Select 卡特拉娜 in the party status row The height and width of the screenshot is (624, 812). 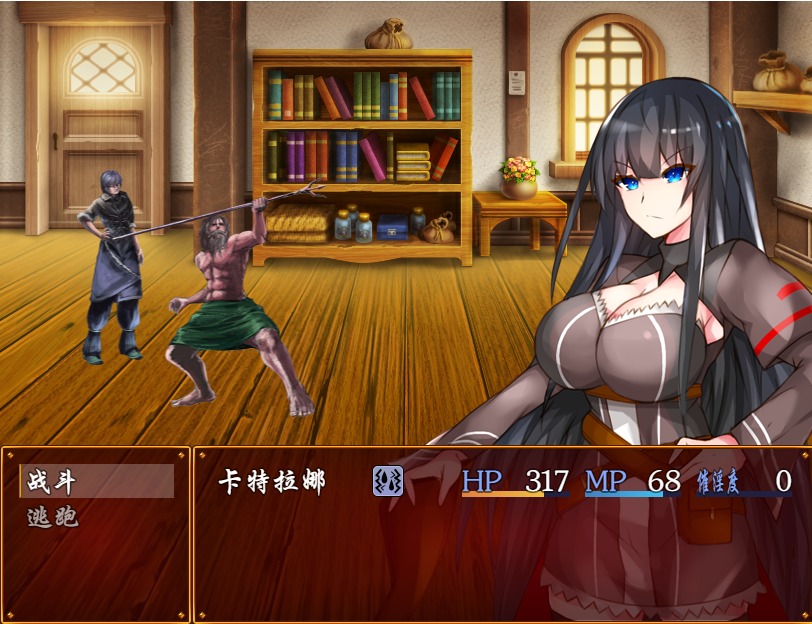pos(272,481)
